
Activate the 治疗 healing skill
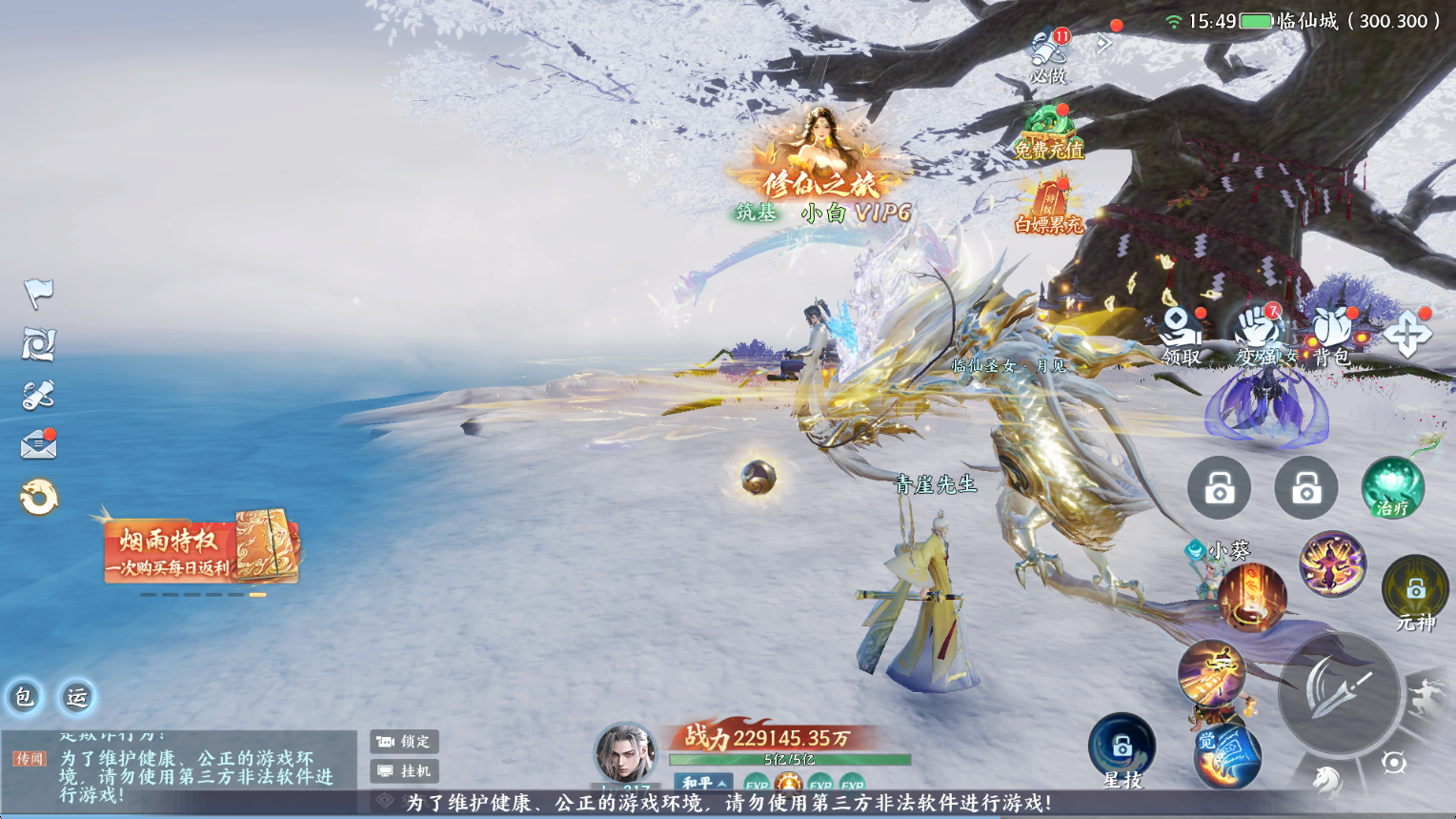(1392, 488)
